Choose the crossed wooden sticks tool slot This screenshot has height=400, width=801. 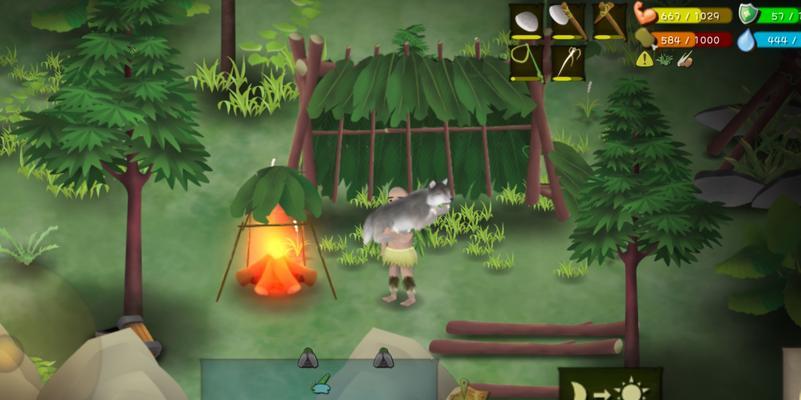click(x=608, y=22)
